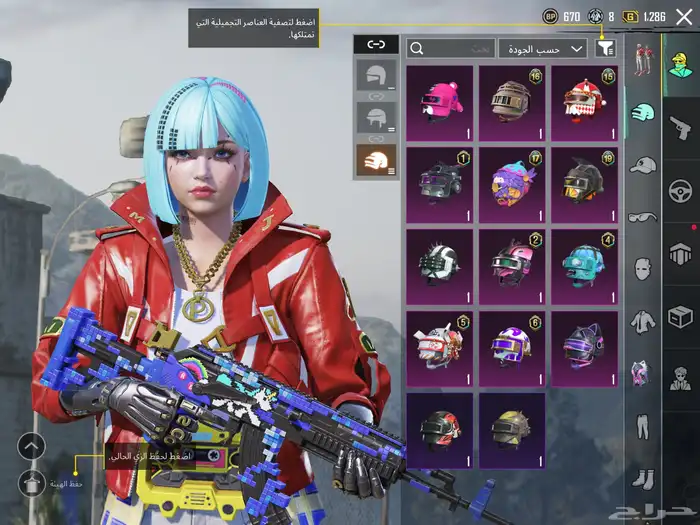The image size is (700, 525).
Task: Switch to the cap headwear category
Action: pos(643,165)
